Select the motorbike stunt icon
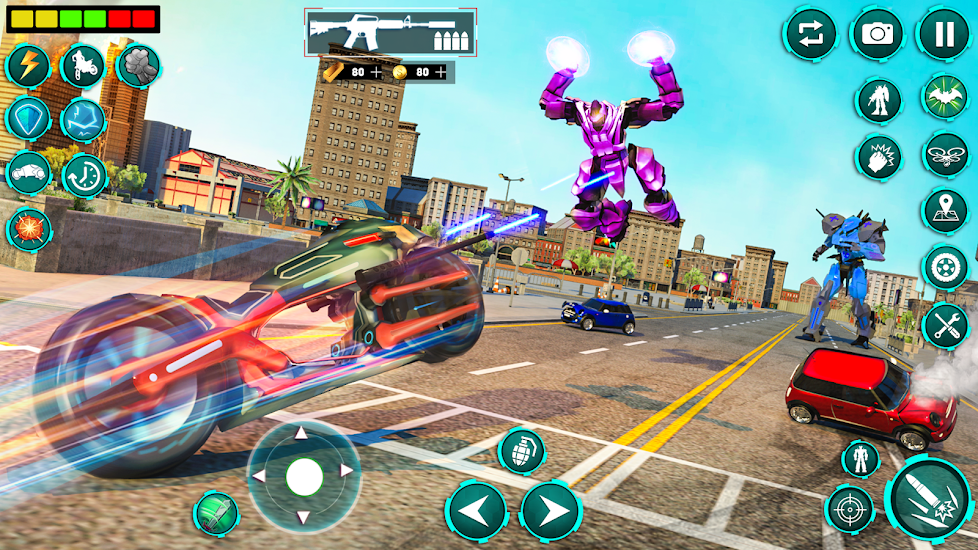 coord(83,67)
